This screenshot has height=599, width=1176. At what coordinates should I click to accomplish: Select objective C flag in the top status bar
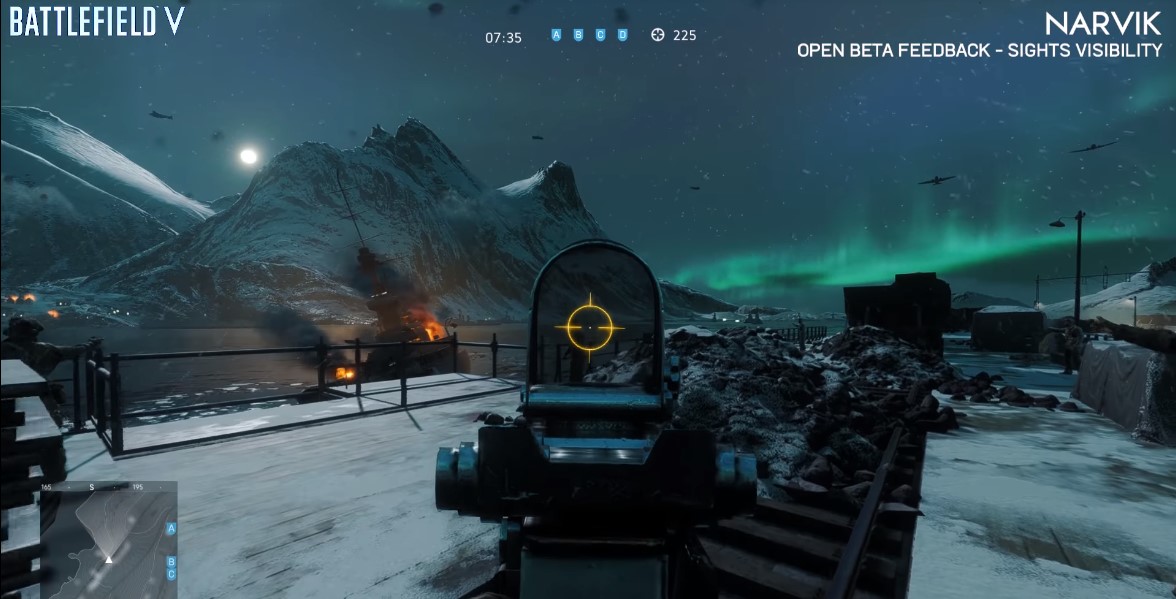[x=600, y=35]
